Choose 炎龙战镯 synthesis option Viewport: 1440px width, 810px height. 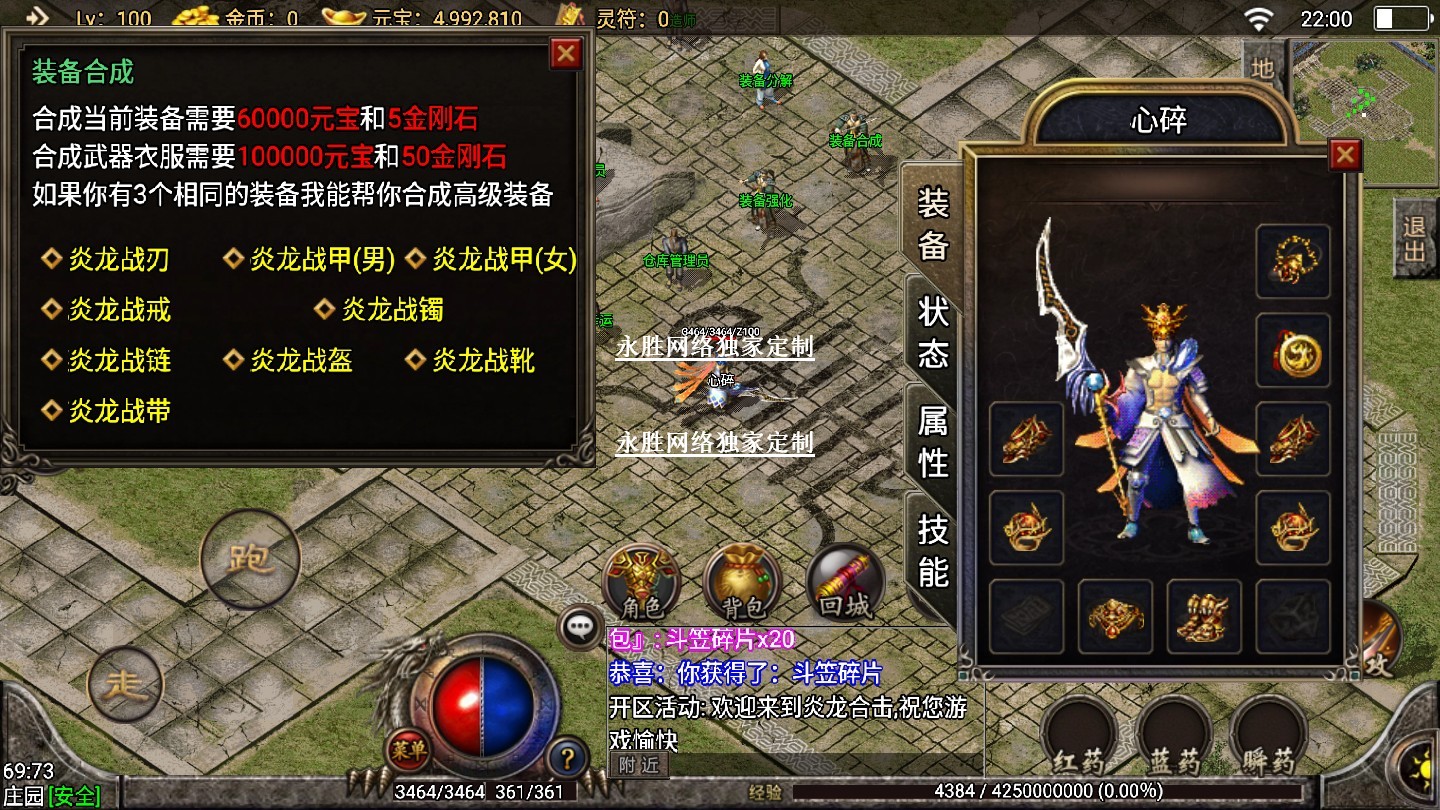391,310
